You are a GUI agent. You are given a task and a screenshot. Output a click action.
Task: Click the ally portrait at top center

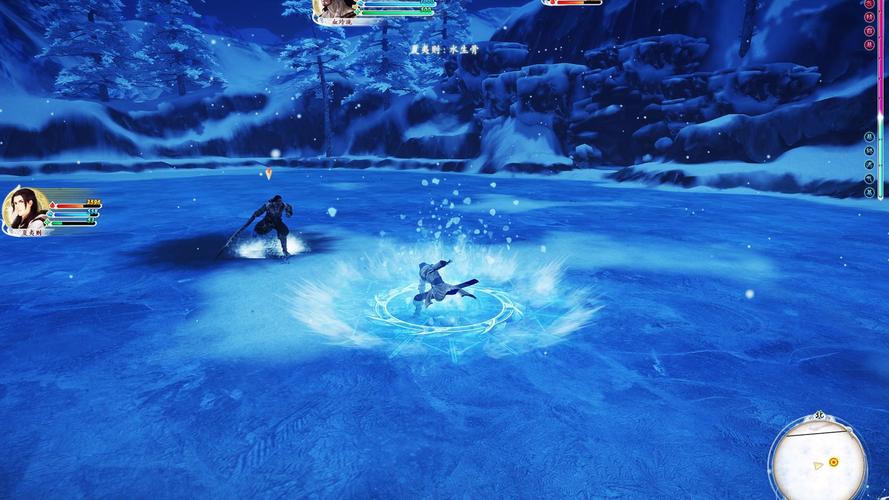(x=334, y=9)
